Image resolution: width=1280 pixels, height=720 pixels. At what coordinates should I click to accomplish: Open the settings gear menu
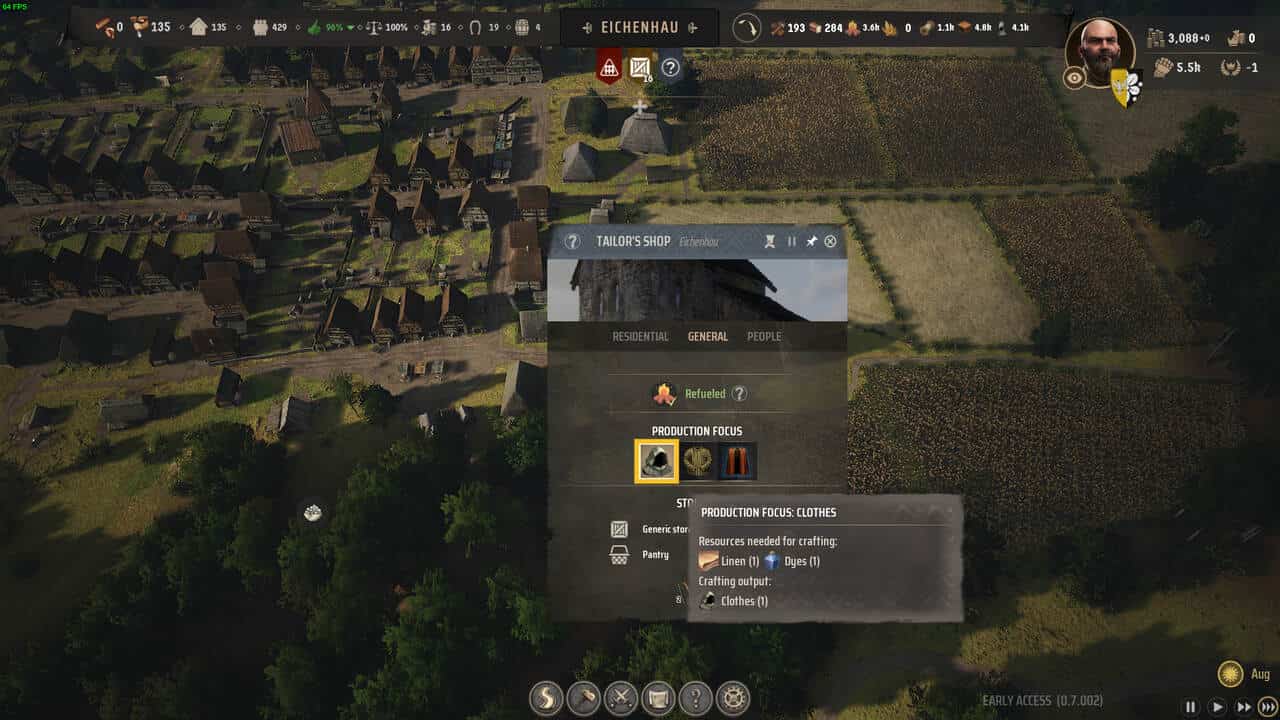tap(735, 696)
